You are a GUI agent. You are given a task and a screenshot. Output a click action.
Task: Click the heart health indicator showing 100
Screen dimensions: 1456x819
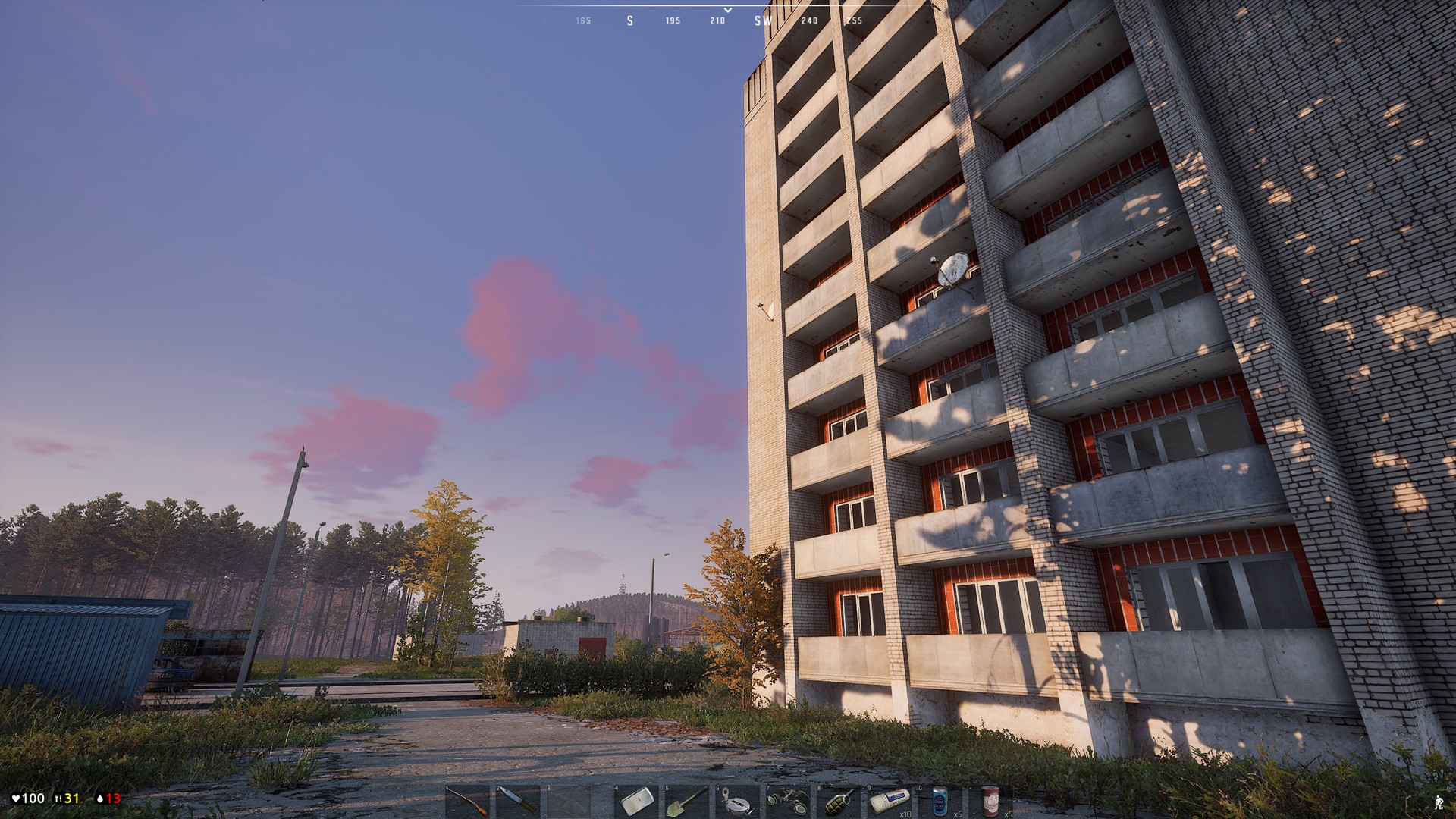coord(27,799)
